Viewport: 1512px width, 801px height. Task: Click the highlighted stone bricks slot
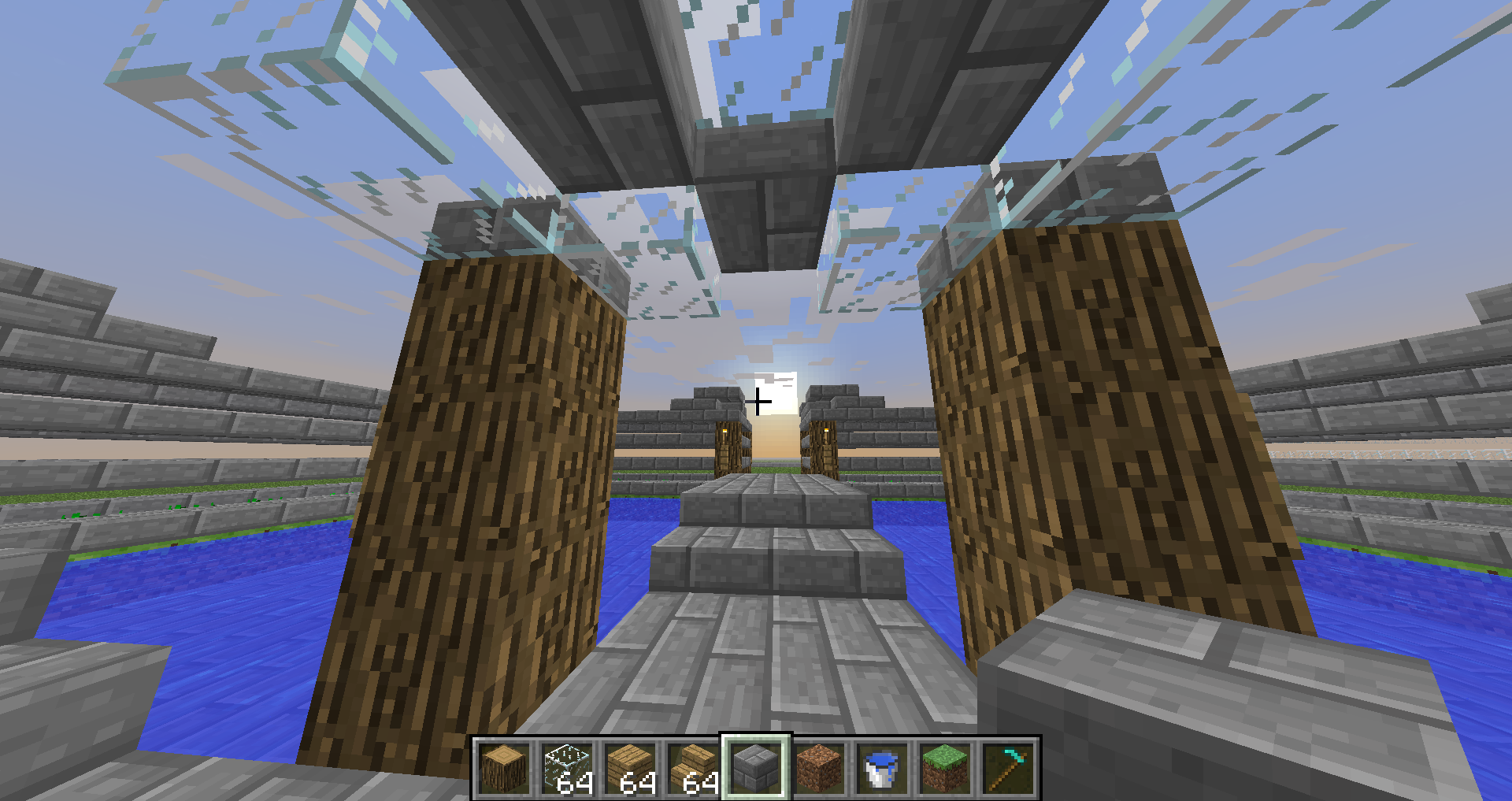pyautogui.click(x=756, y=768)
